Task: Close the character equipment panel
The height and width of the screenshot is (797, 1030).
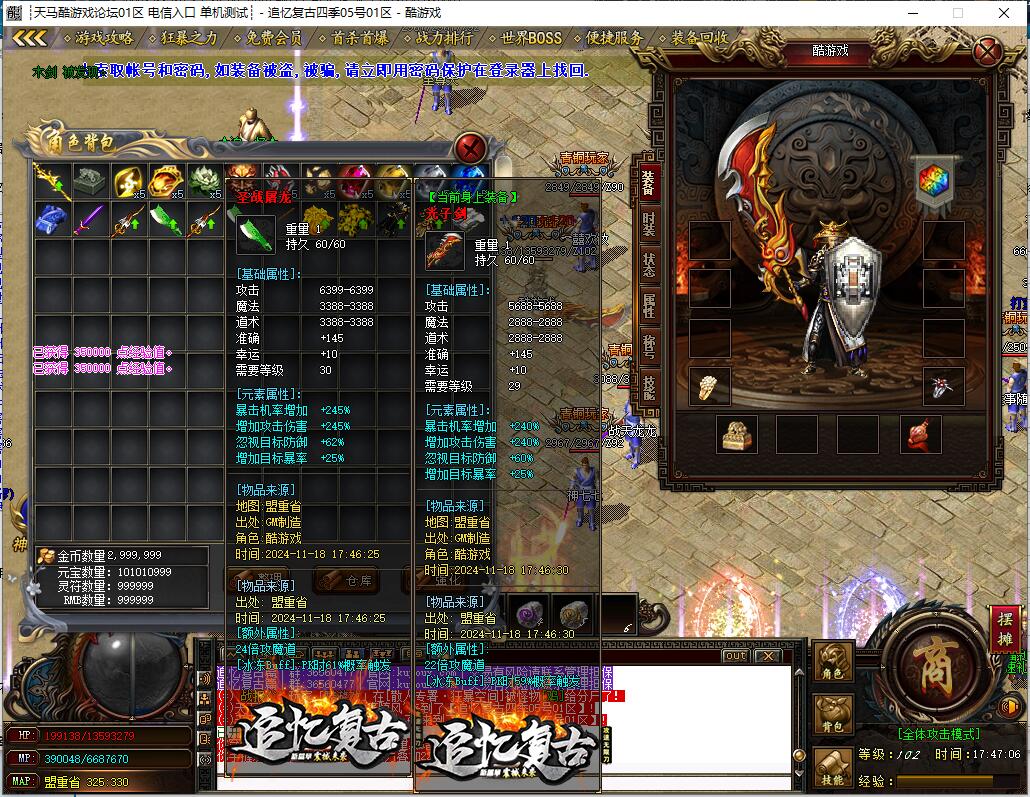Action: [x=987, y=51]
